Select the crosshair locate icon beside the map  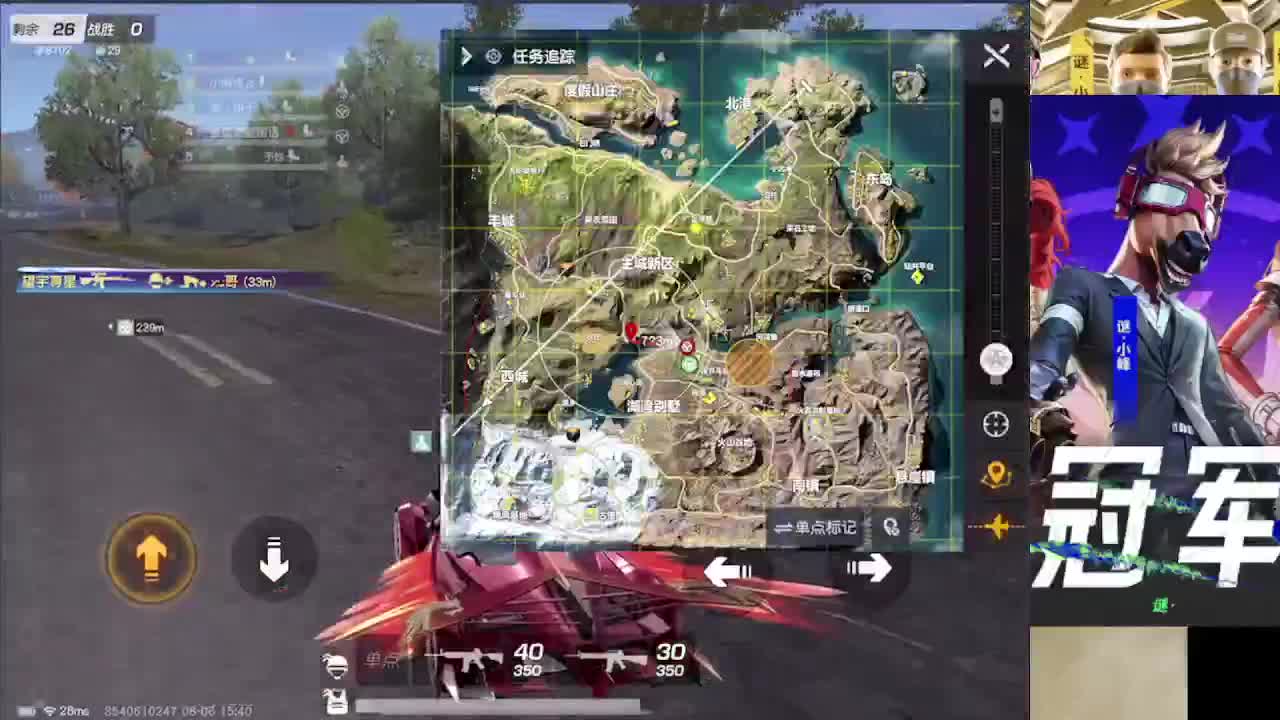(x=995, y=424)
